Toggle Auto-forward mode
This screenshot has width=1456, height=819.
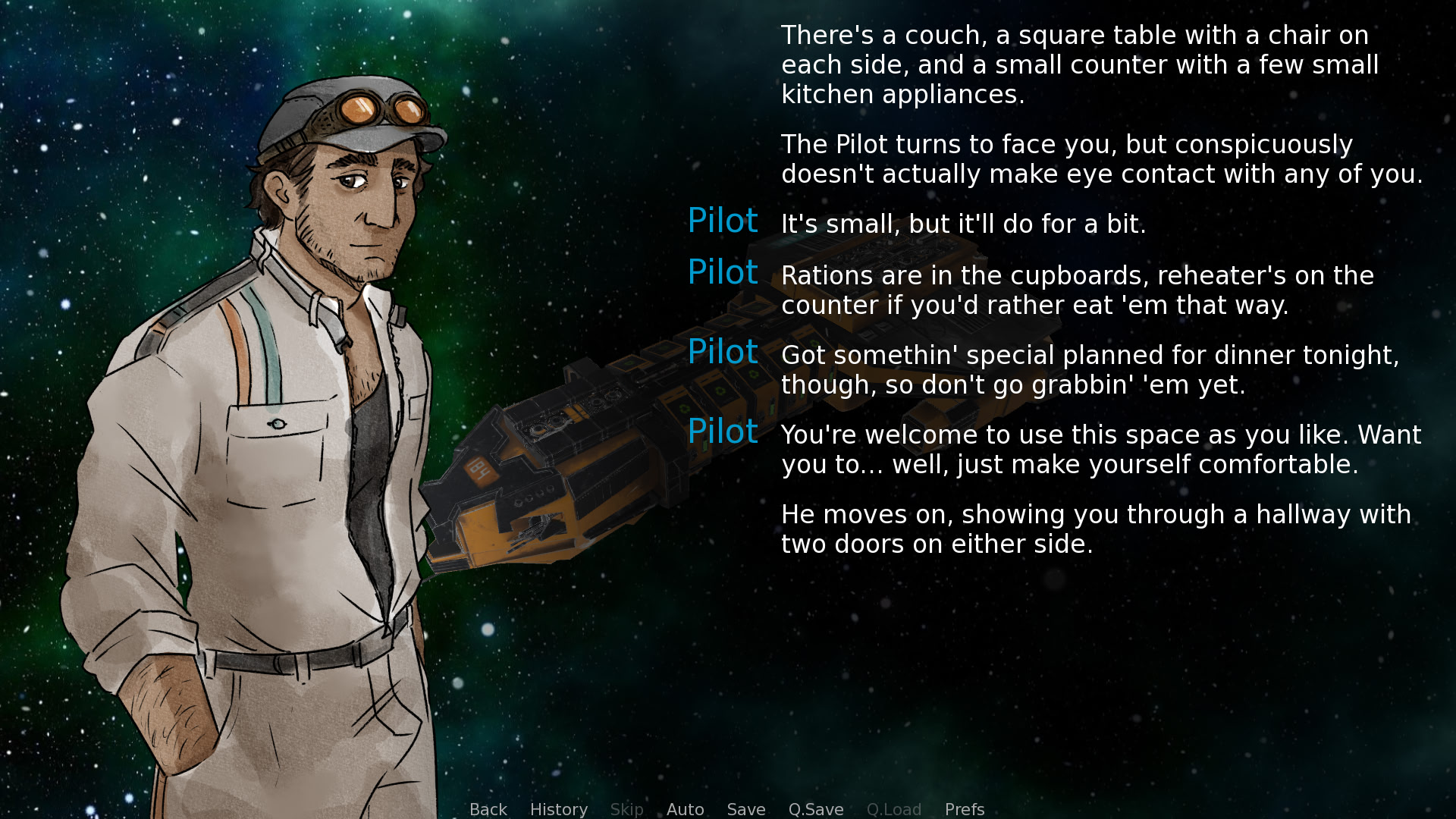tap(685, 809)
